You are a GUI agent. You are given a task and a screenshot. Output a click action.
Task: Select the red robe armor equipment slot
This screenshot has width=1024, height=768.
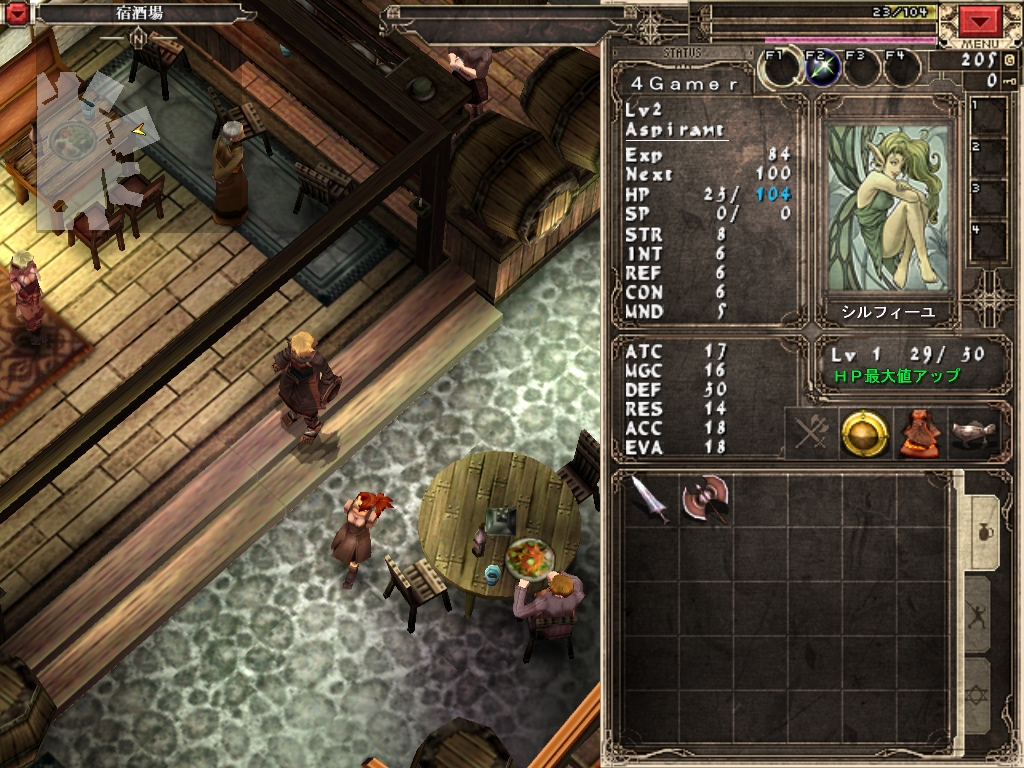click(915, 432)
